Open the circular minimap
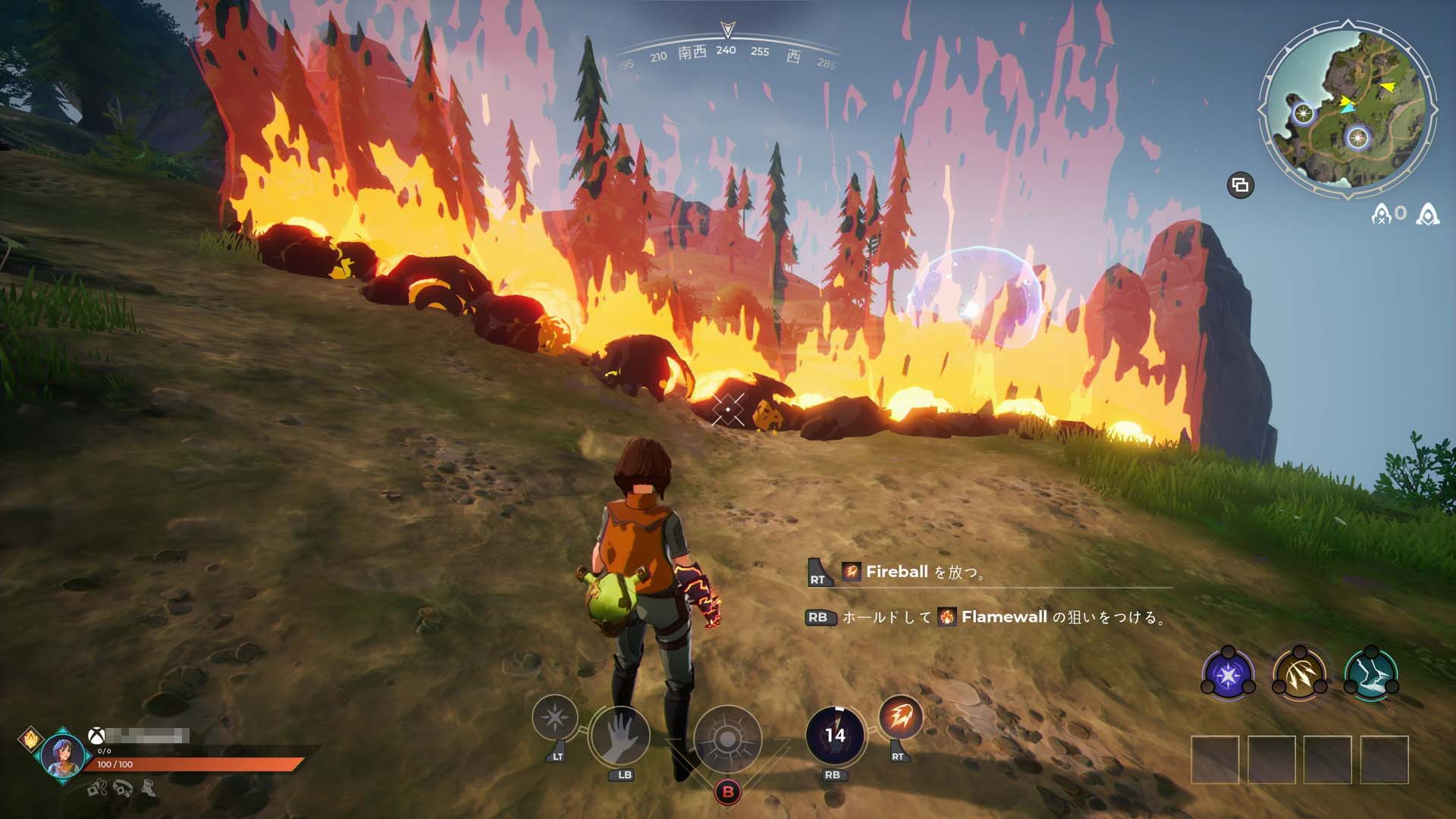 coord(1348,114)
